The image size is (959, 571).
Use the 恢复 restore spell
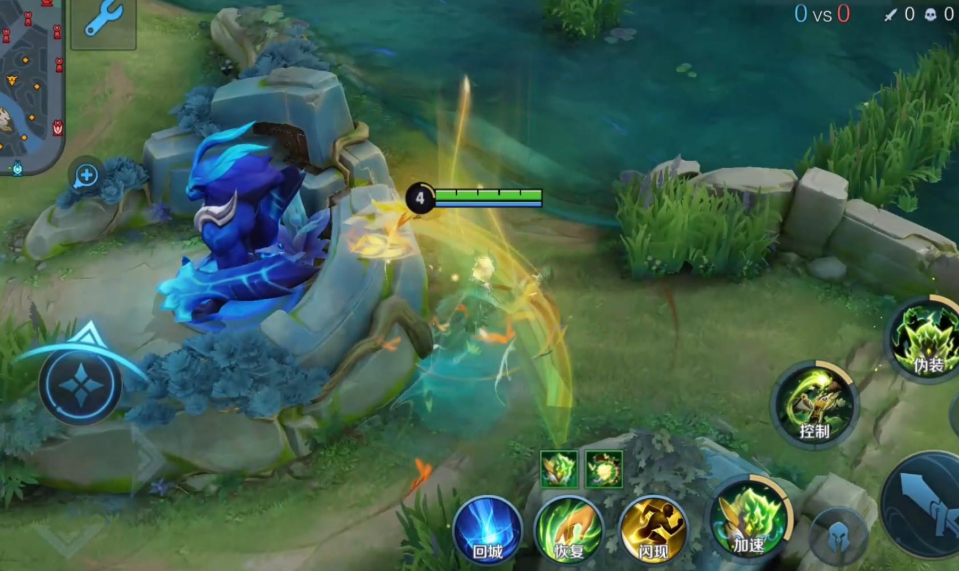[568, 530]
